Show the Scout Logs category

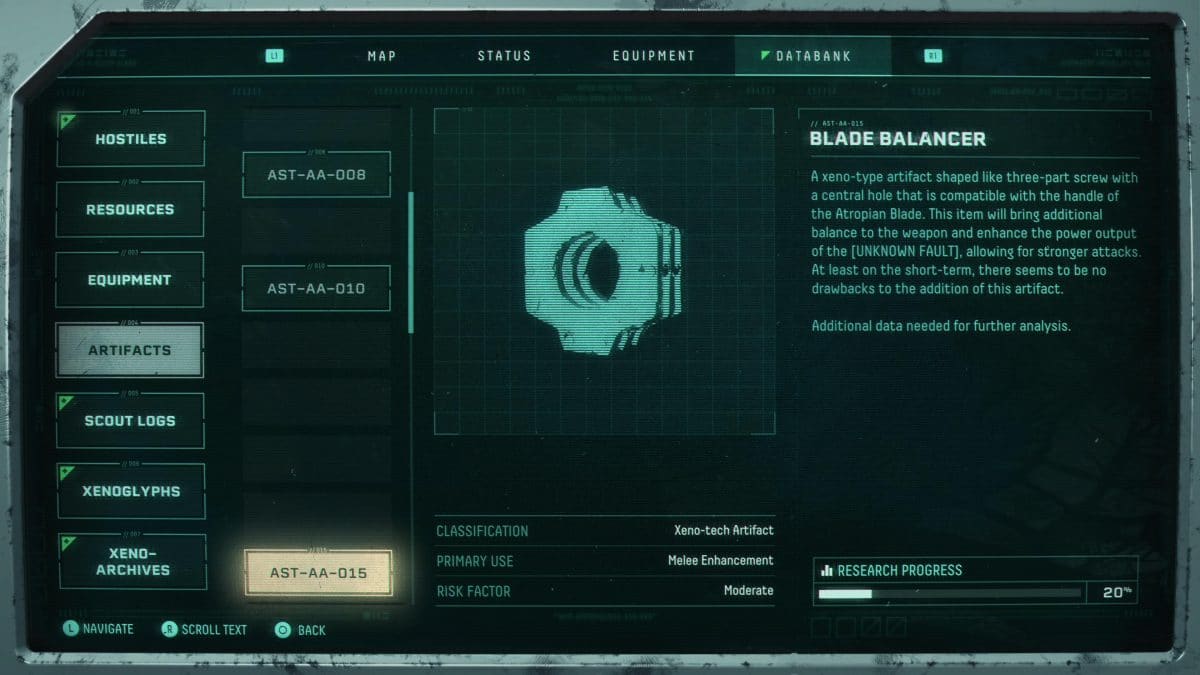point(130,421)
